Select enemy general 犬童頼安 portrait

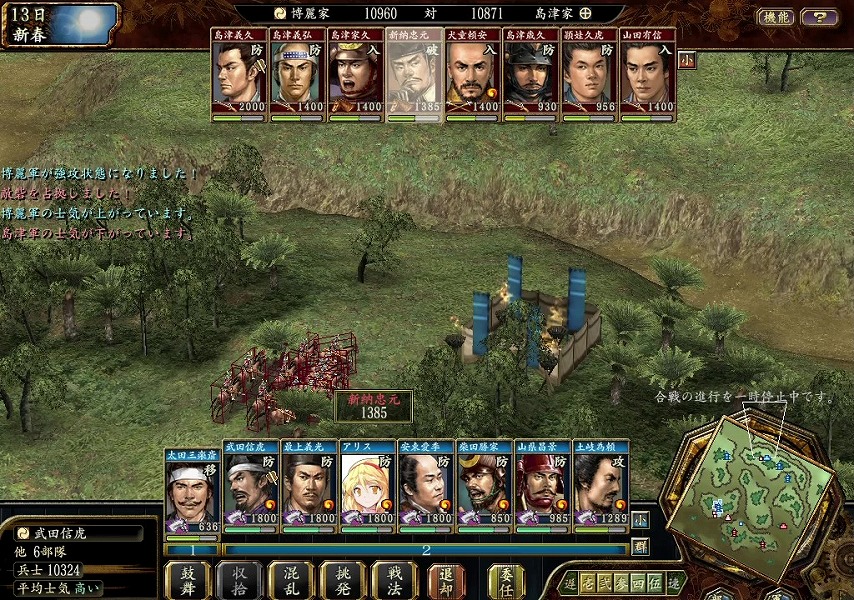coord(472,75)
